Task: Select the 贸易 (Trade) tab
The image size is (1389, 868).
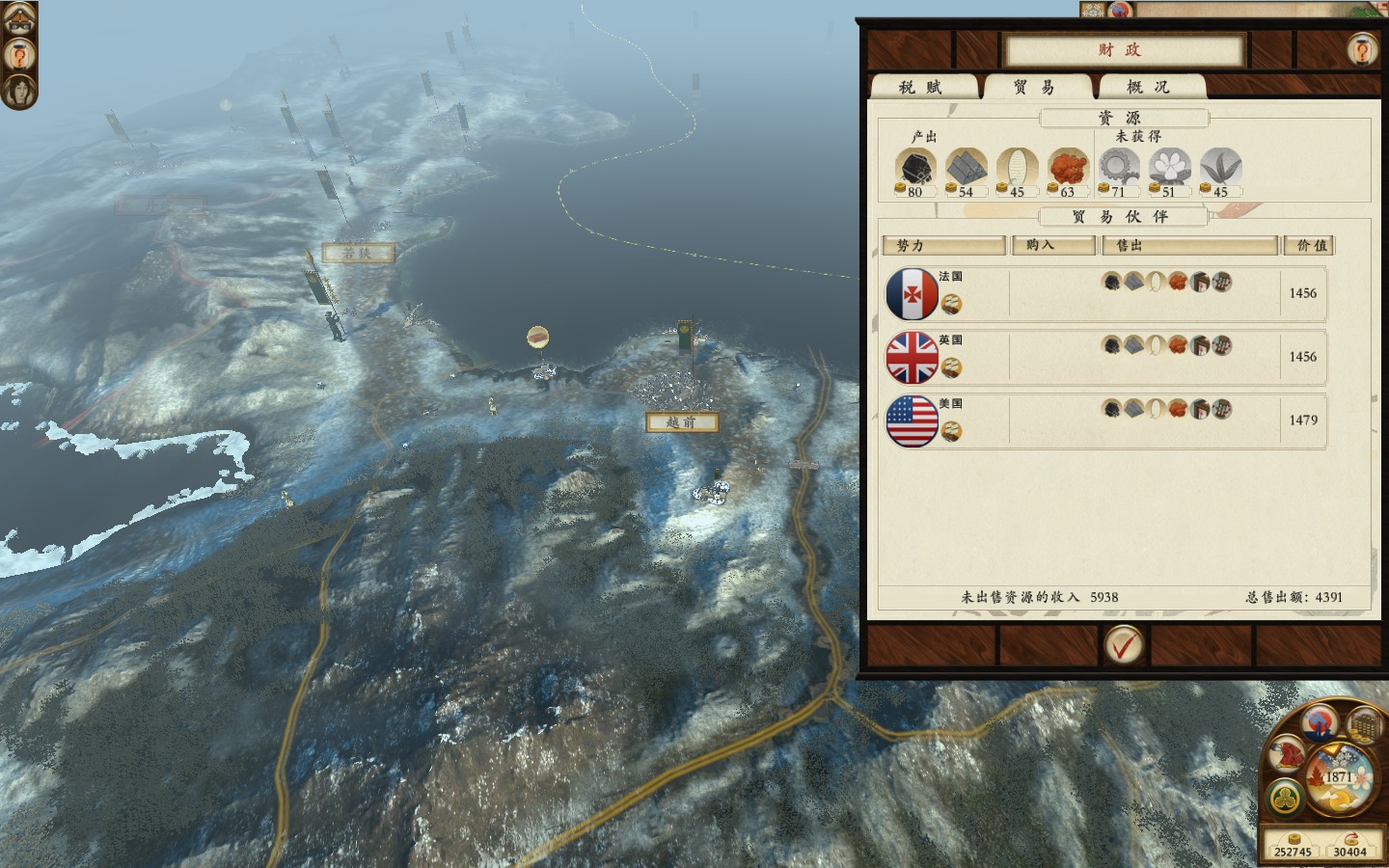Action: tap(1035, 88)
